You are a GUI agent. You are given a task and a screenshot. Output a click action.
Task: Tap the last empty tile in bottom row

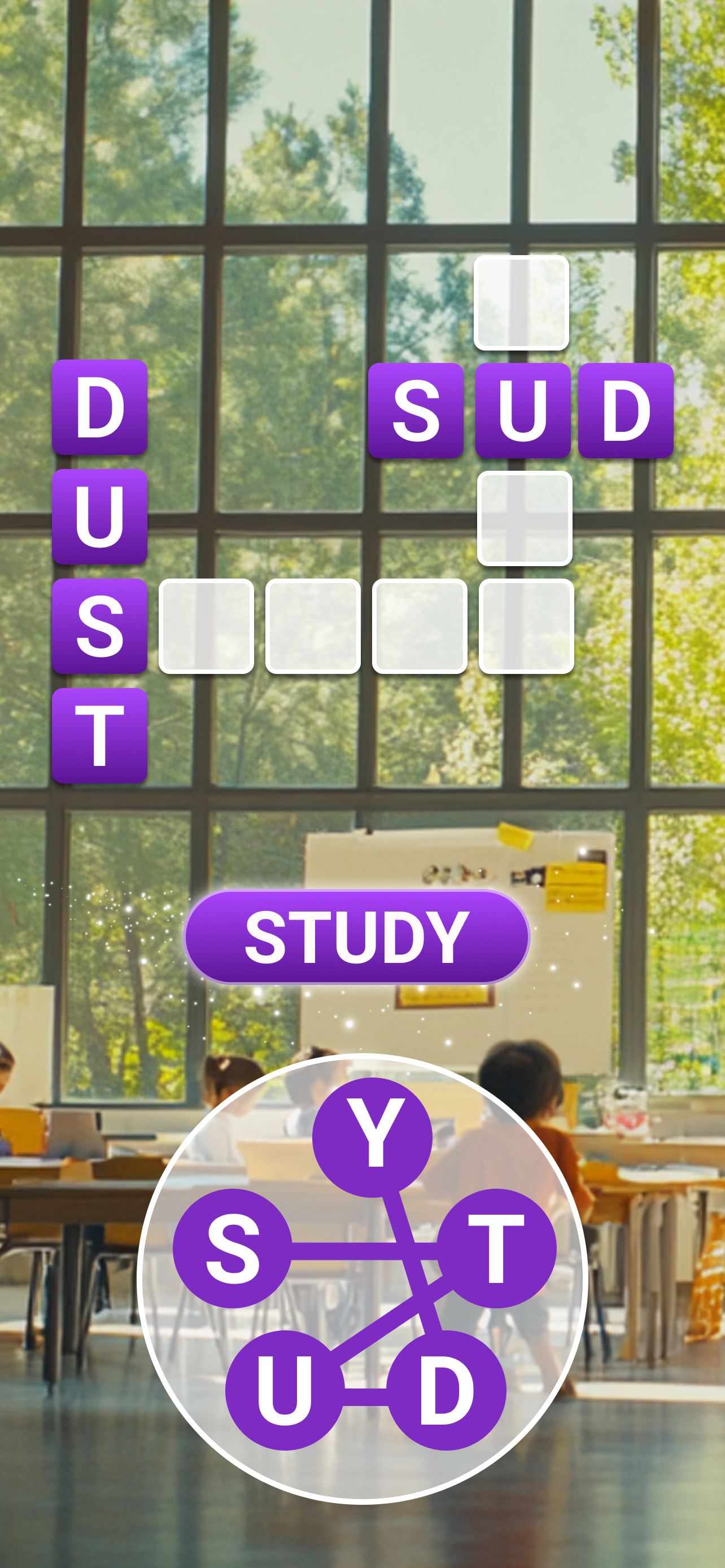click(525, 627)
